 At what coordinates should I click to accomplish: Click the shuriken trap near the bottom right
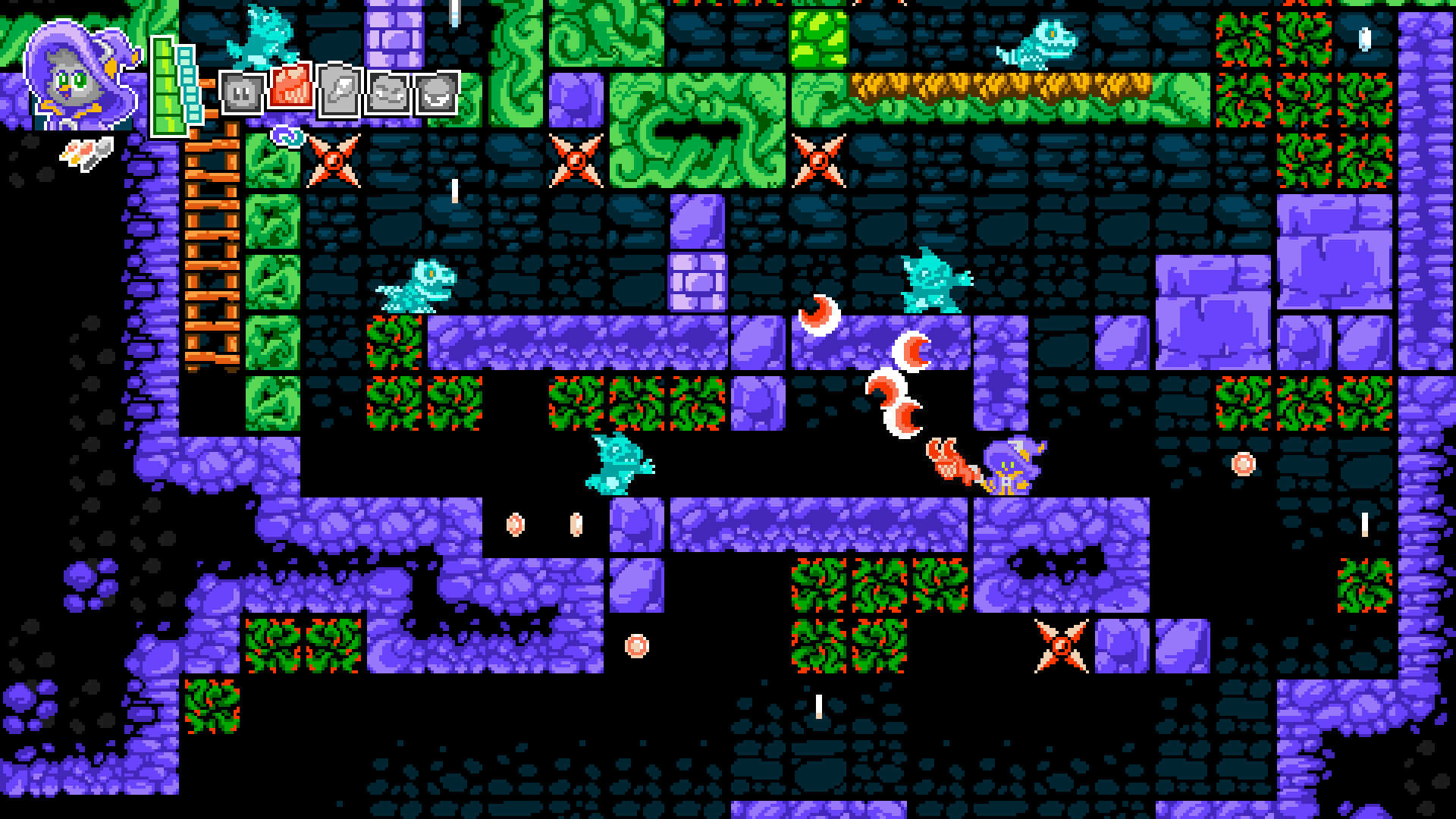[1062, 646]
